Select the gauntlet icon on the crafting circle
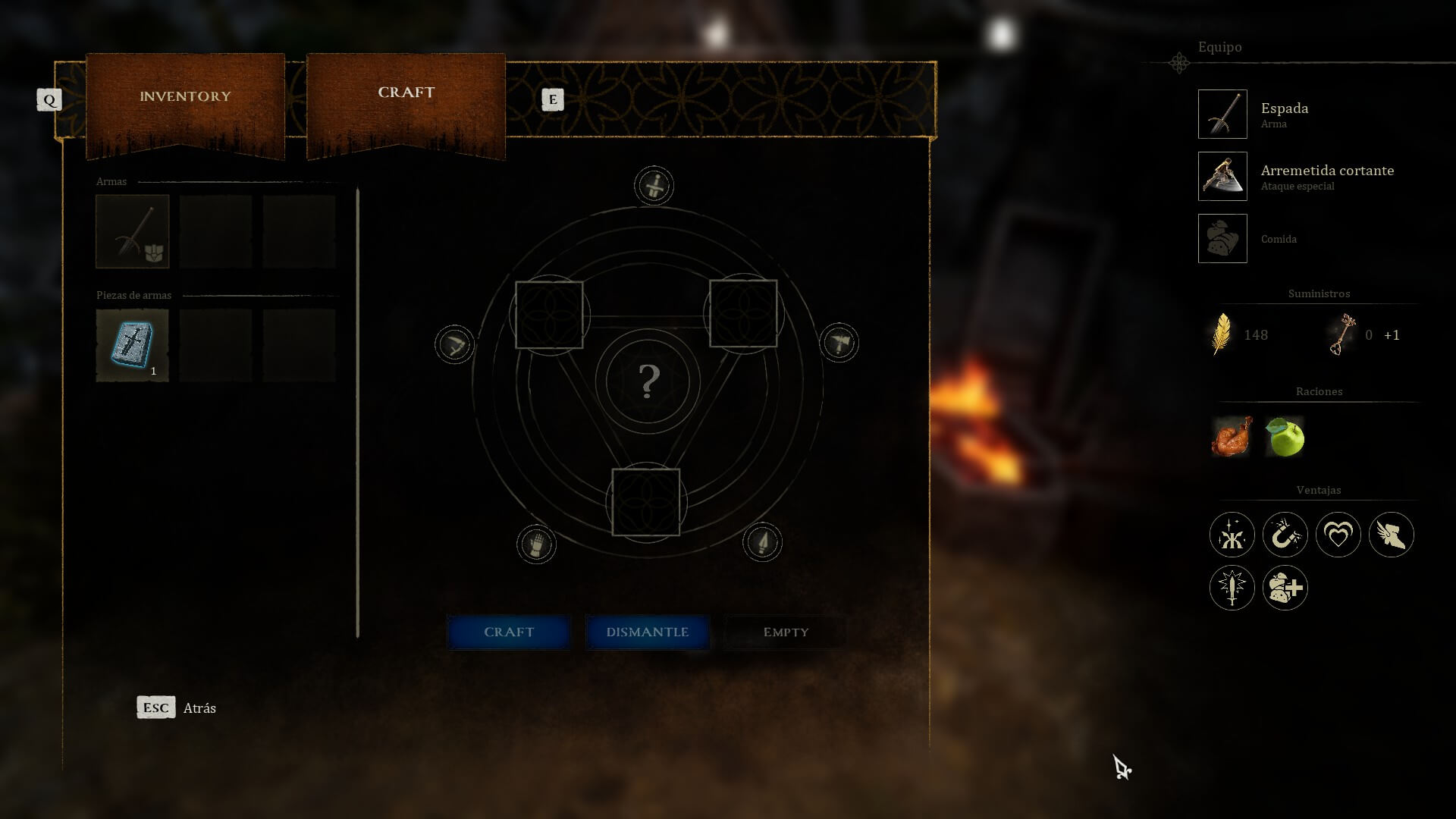Image resolution: width=1456 pixels, height=819 pixels. [x=536, y=544]
